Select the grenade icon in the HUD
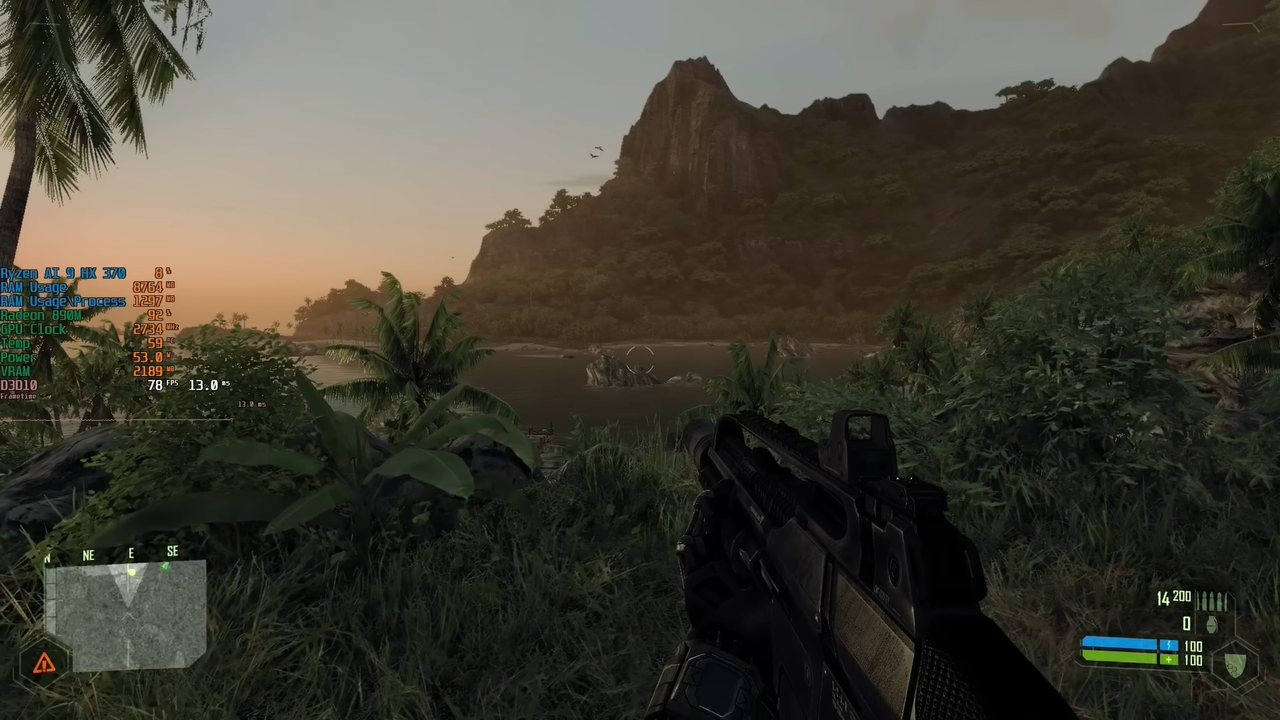 tap(1212, 625)
